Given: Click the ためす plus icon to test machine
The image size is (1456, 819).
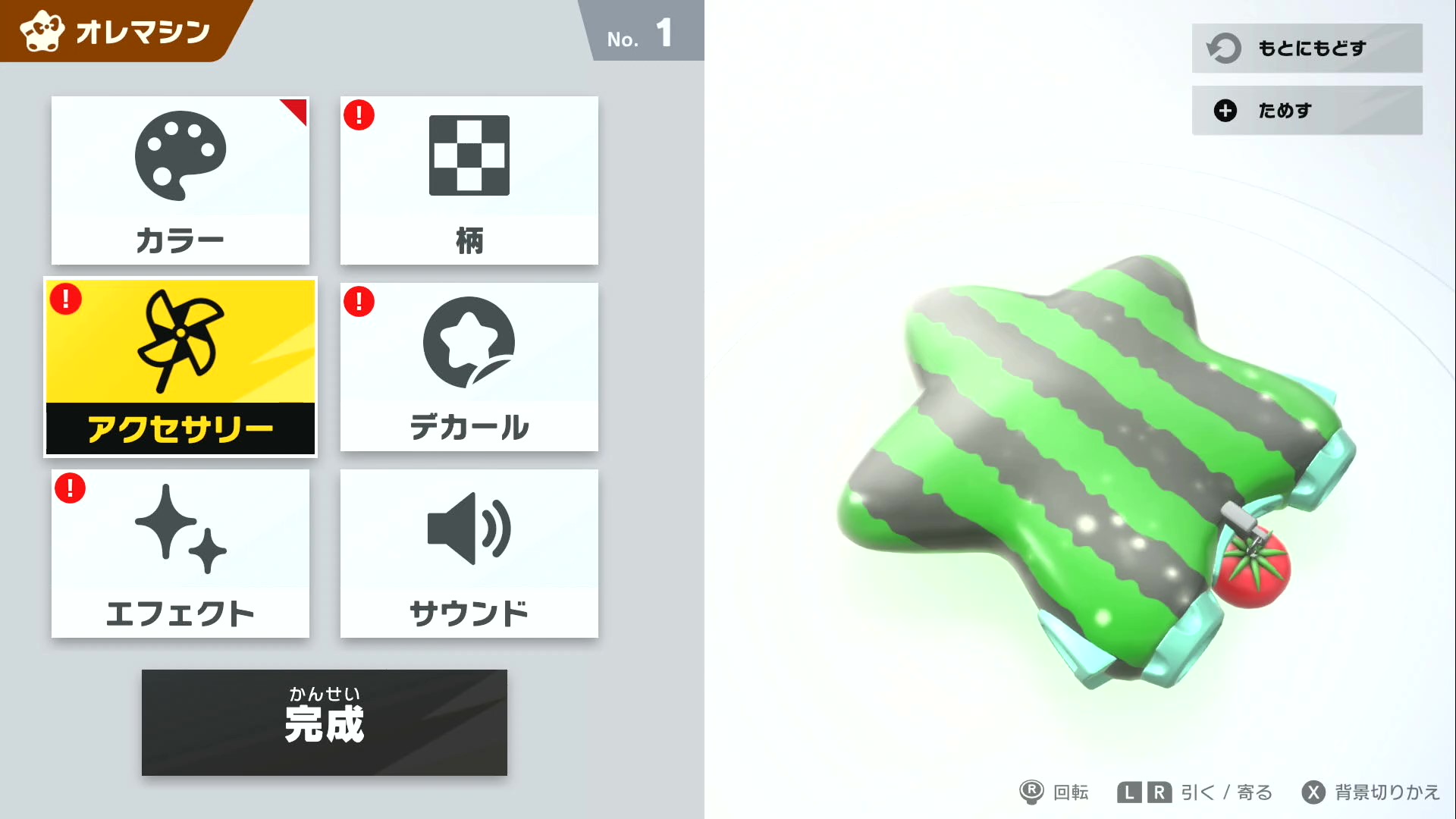Looking at the screenshot, I should point(1224,110).
